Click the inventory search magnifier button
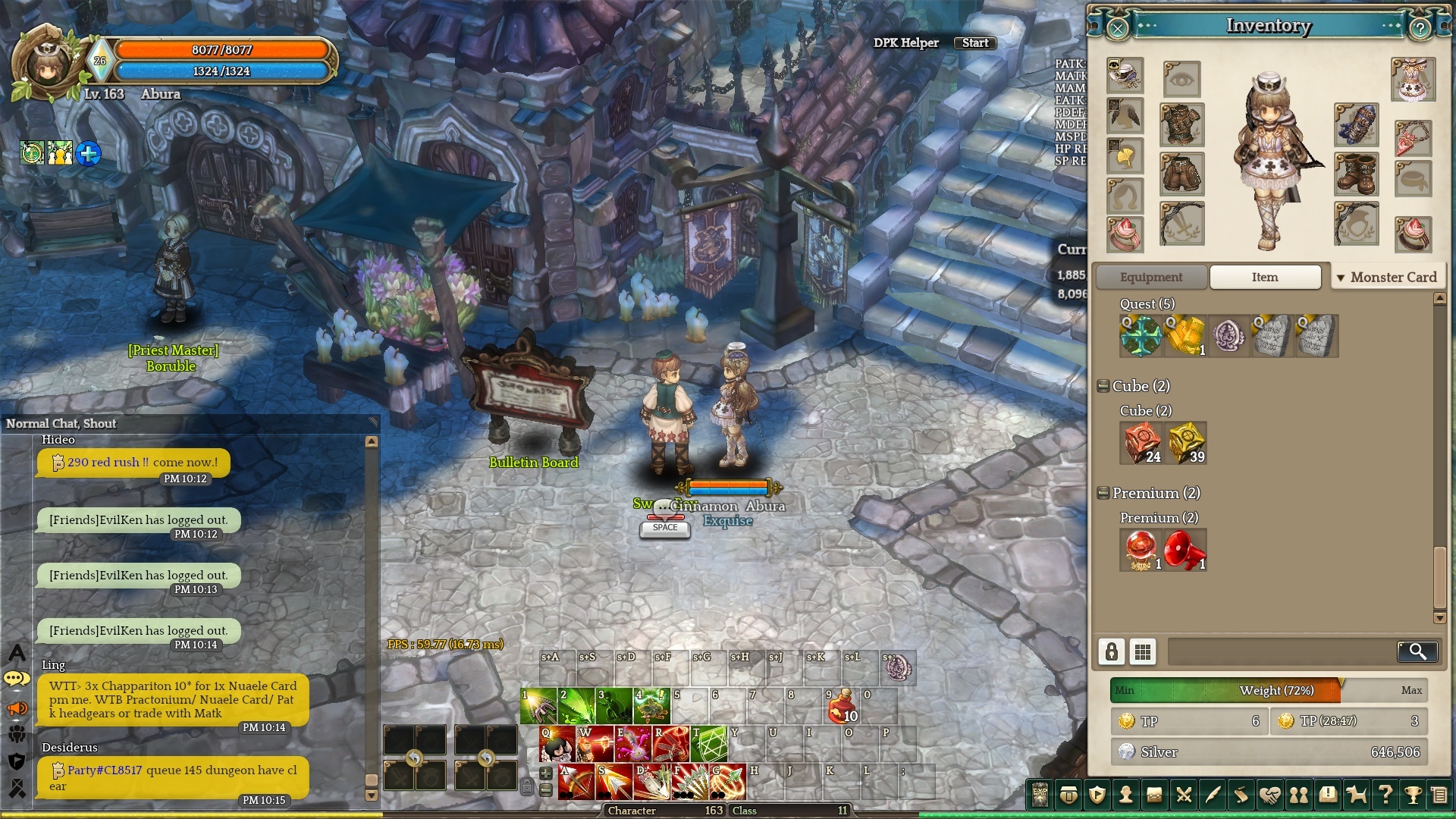The height and width of the screenshot is (819, 1456). (1417, 651)
